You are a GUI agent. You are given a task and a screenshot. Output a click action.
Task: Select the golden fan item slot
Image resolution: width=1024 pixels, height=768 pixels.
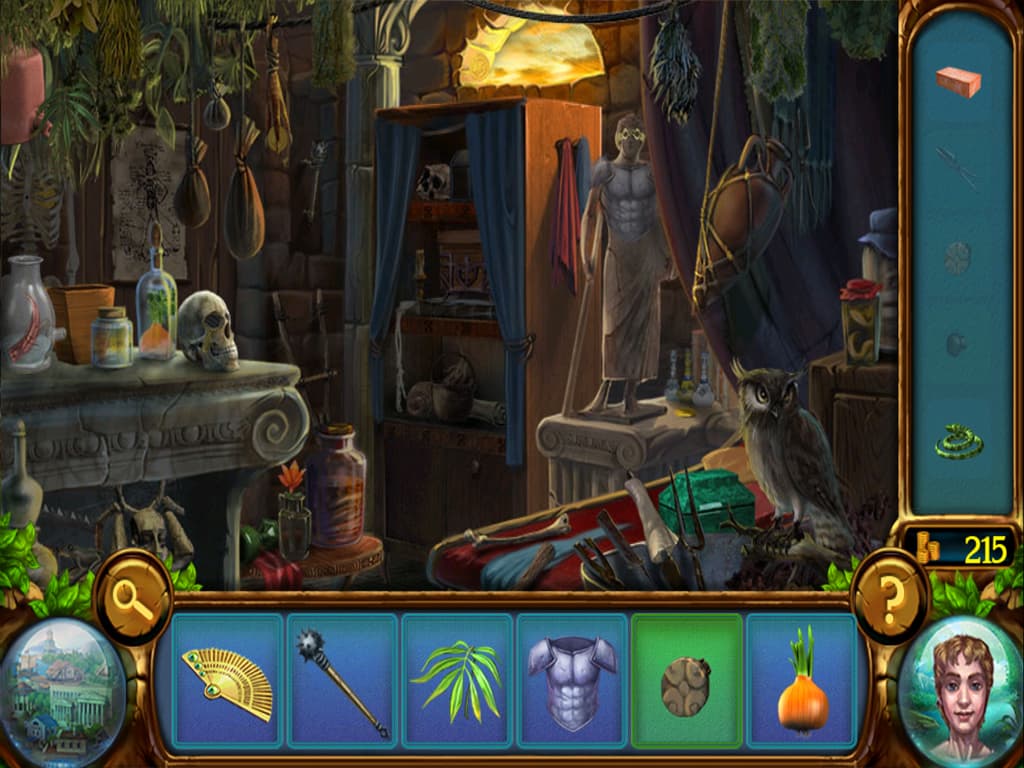(x=227, y=682)
